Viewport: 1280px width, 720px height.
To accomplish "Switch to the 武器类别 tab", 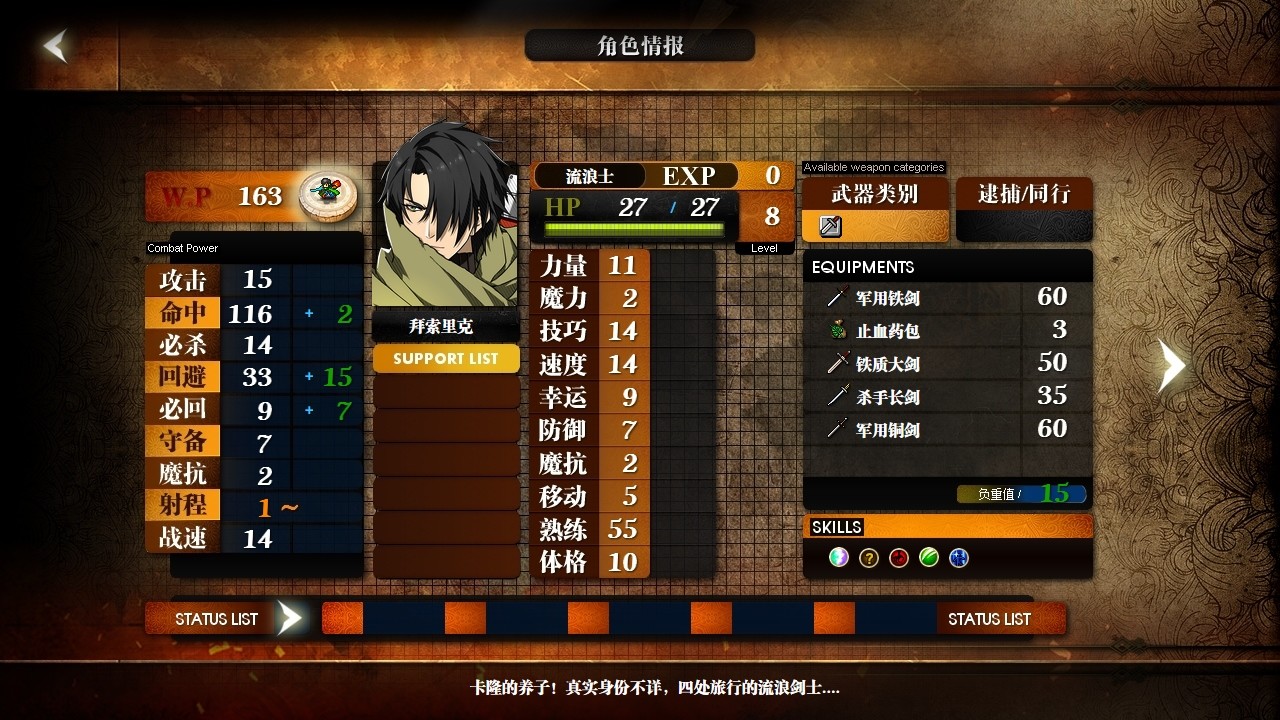I will (x=874, y=196).
